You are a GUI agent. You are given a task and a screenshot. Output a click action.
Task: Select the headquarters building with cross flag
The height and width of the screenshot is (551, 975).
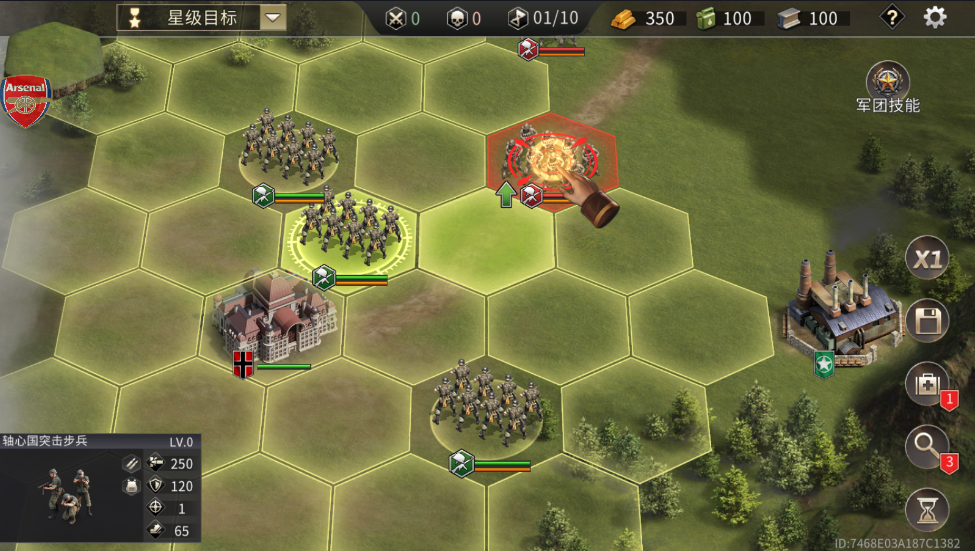tap(274, 318)
